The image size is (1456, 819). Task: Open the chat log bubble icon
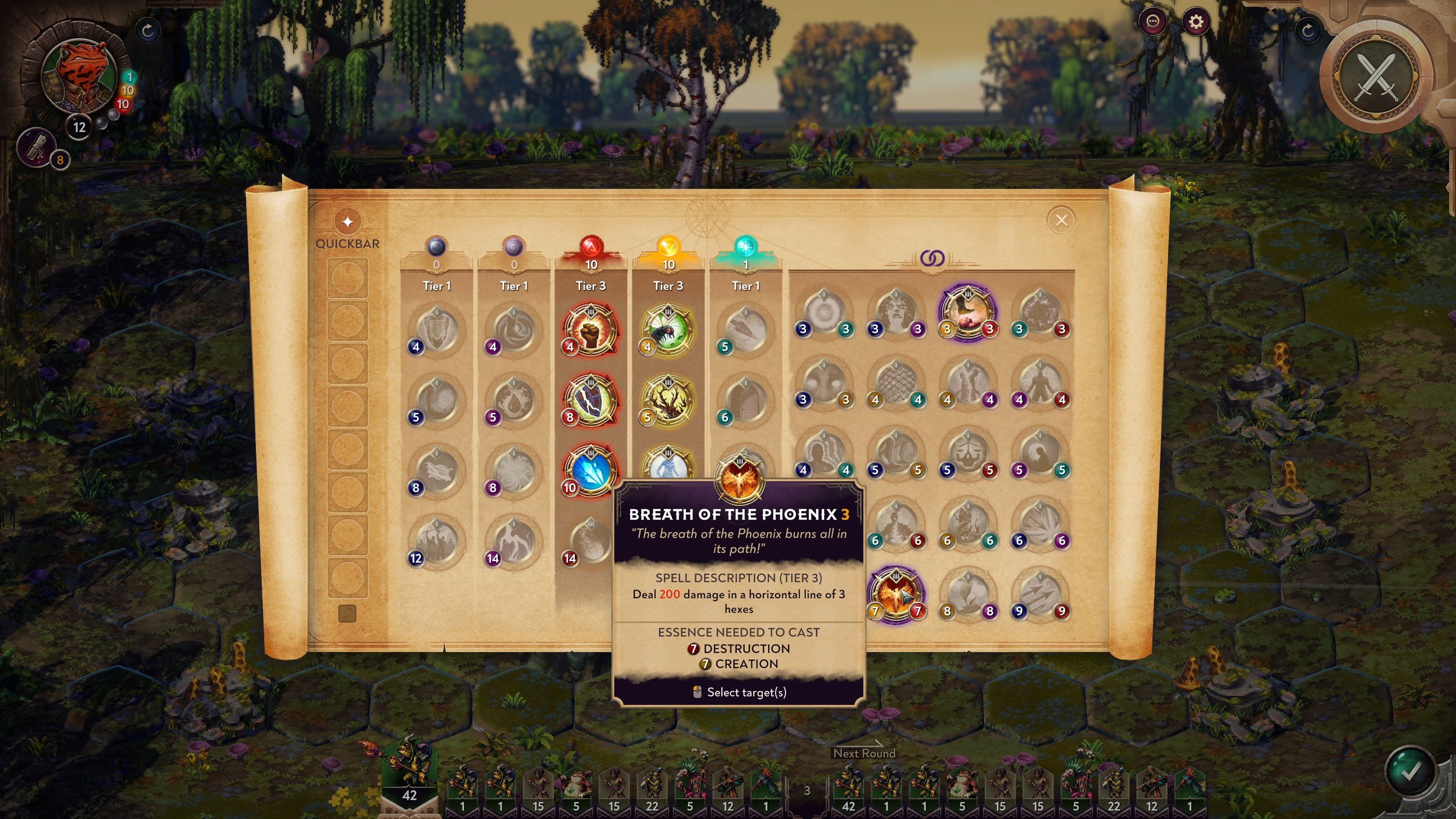coord(1153,22)
